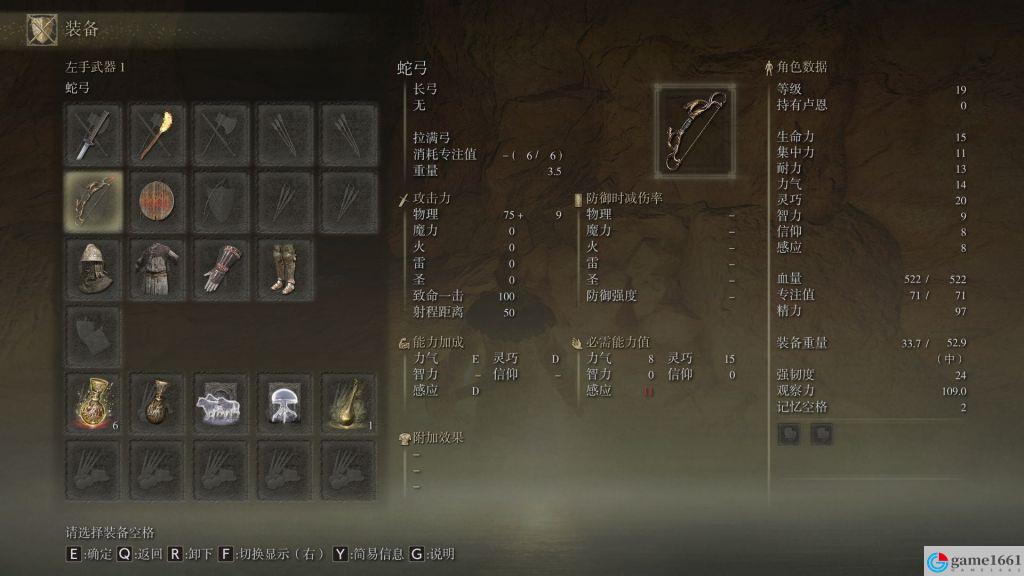Select the crimson flask quick item

coord(94,403)
